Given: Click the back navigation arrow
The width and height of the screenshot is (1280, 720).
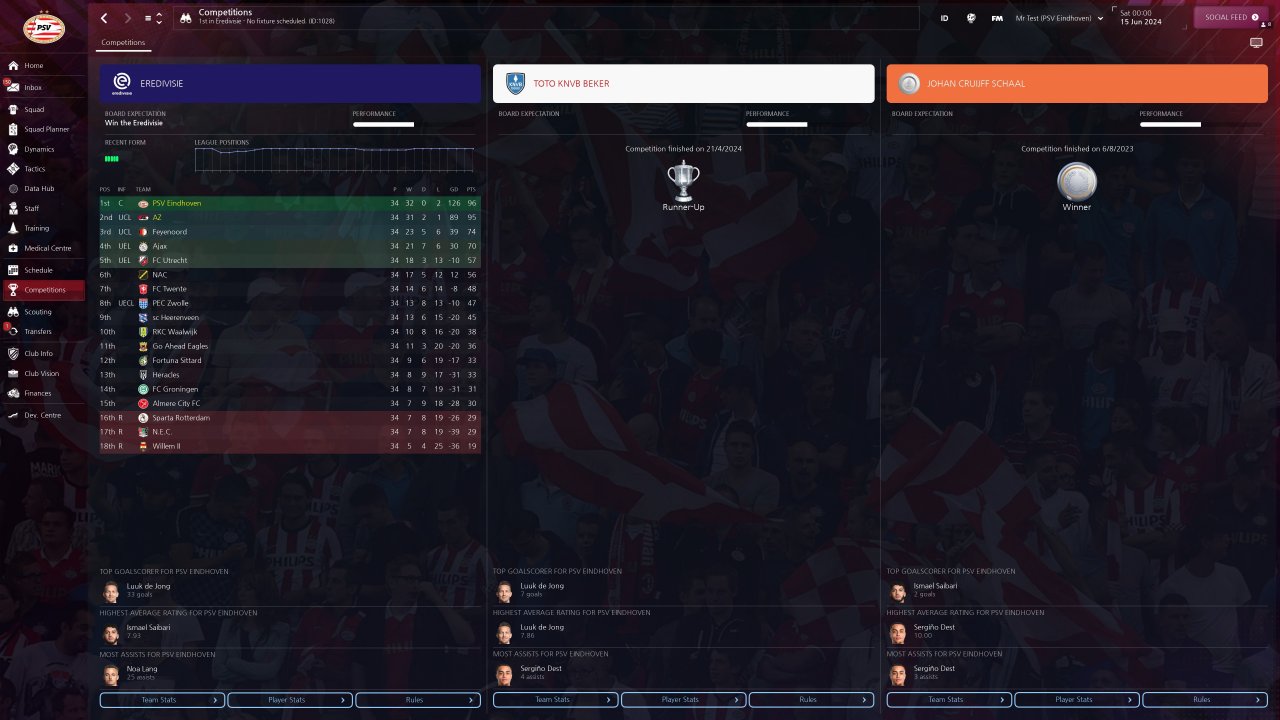Looking at the screenshot, I should click(104, 18).
